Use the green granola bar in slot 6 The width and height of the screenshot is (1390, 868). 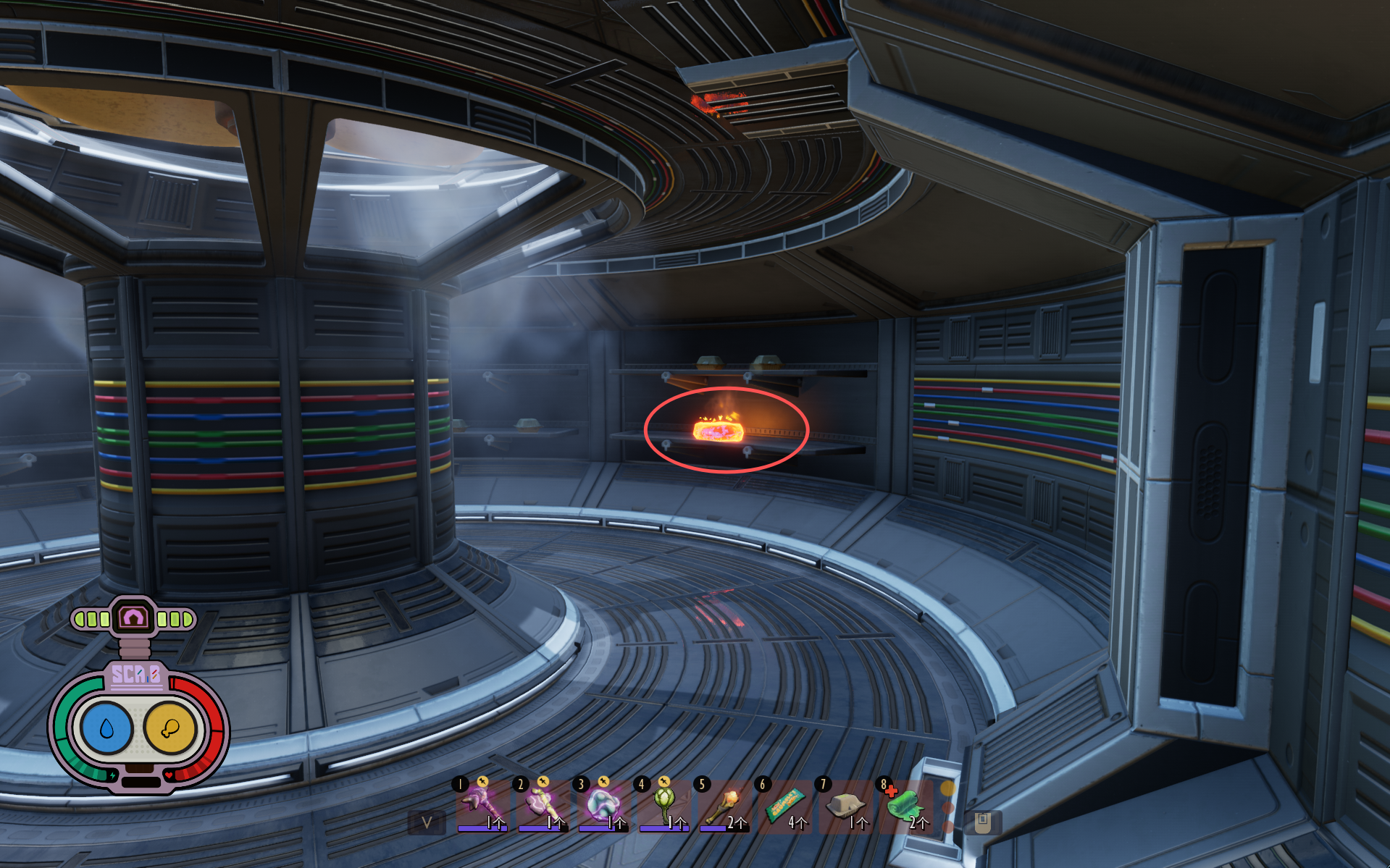pos(784,804)
